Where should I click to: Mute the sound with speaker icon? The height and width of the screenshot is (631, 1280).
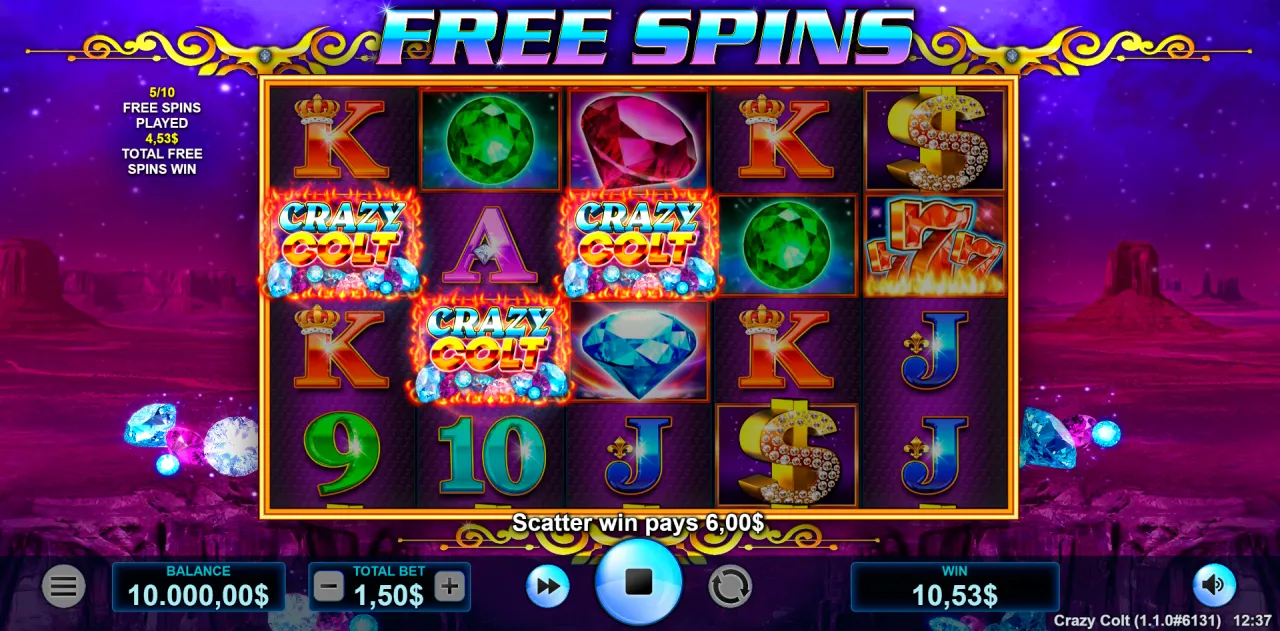pos(1214,585)
